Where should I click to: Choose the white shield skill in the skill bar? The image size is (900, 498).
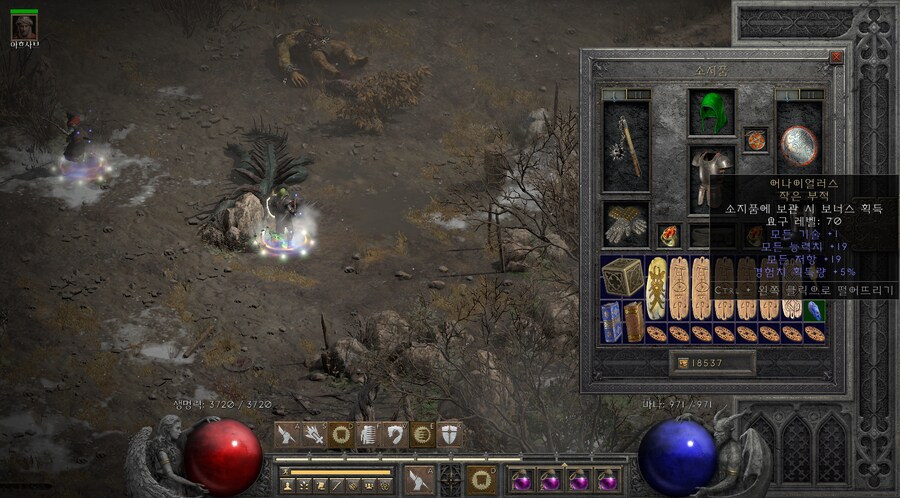(x=450, y=434)
